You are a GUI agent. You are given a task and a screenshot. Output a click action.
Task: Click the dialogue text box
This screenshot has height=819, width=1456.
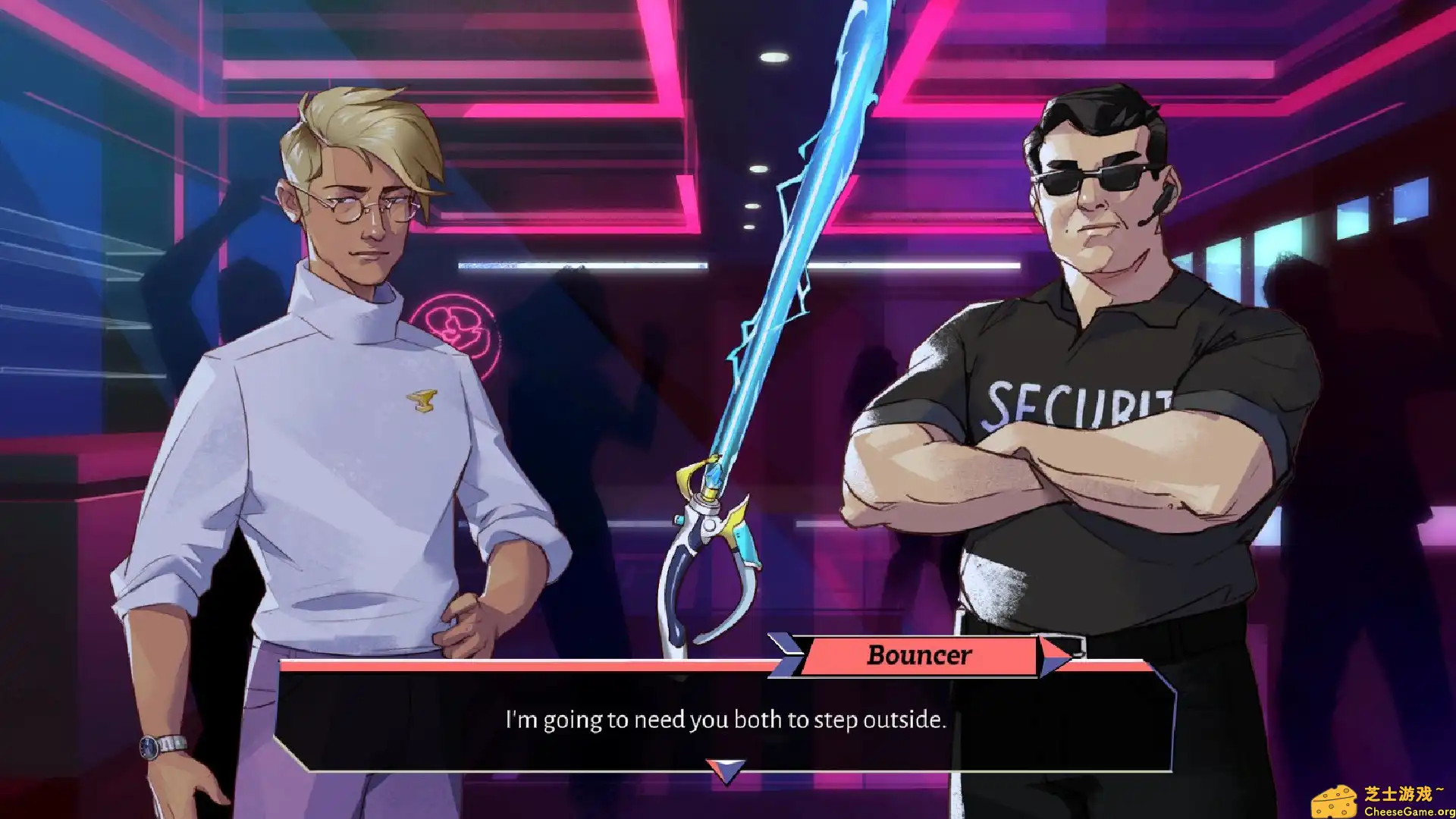[x=724, y=719]
